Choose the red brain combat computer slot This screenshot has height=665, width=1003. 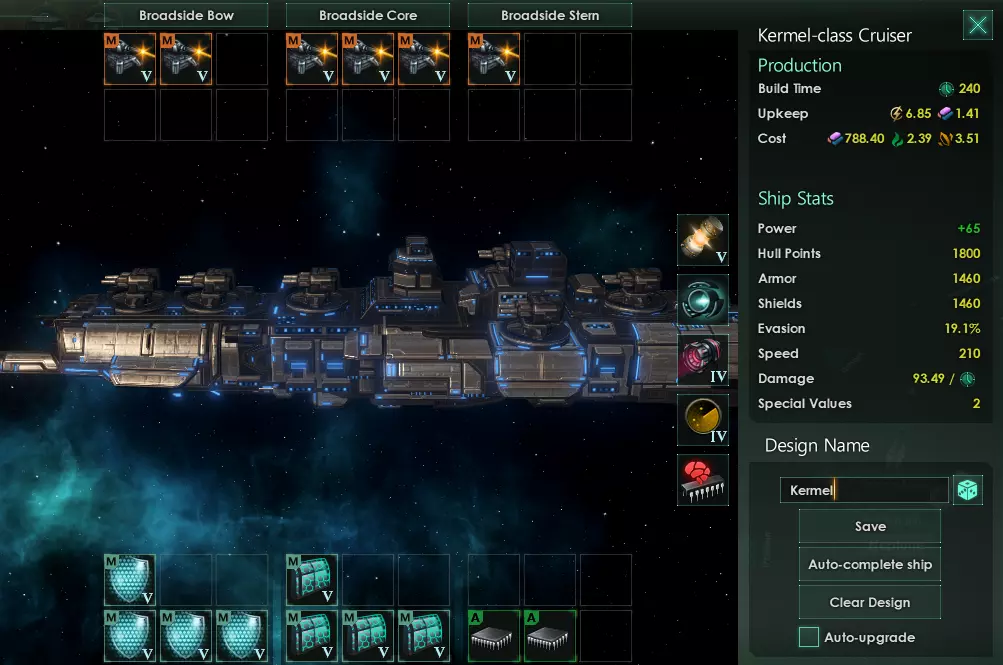703,480
